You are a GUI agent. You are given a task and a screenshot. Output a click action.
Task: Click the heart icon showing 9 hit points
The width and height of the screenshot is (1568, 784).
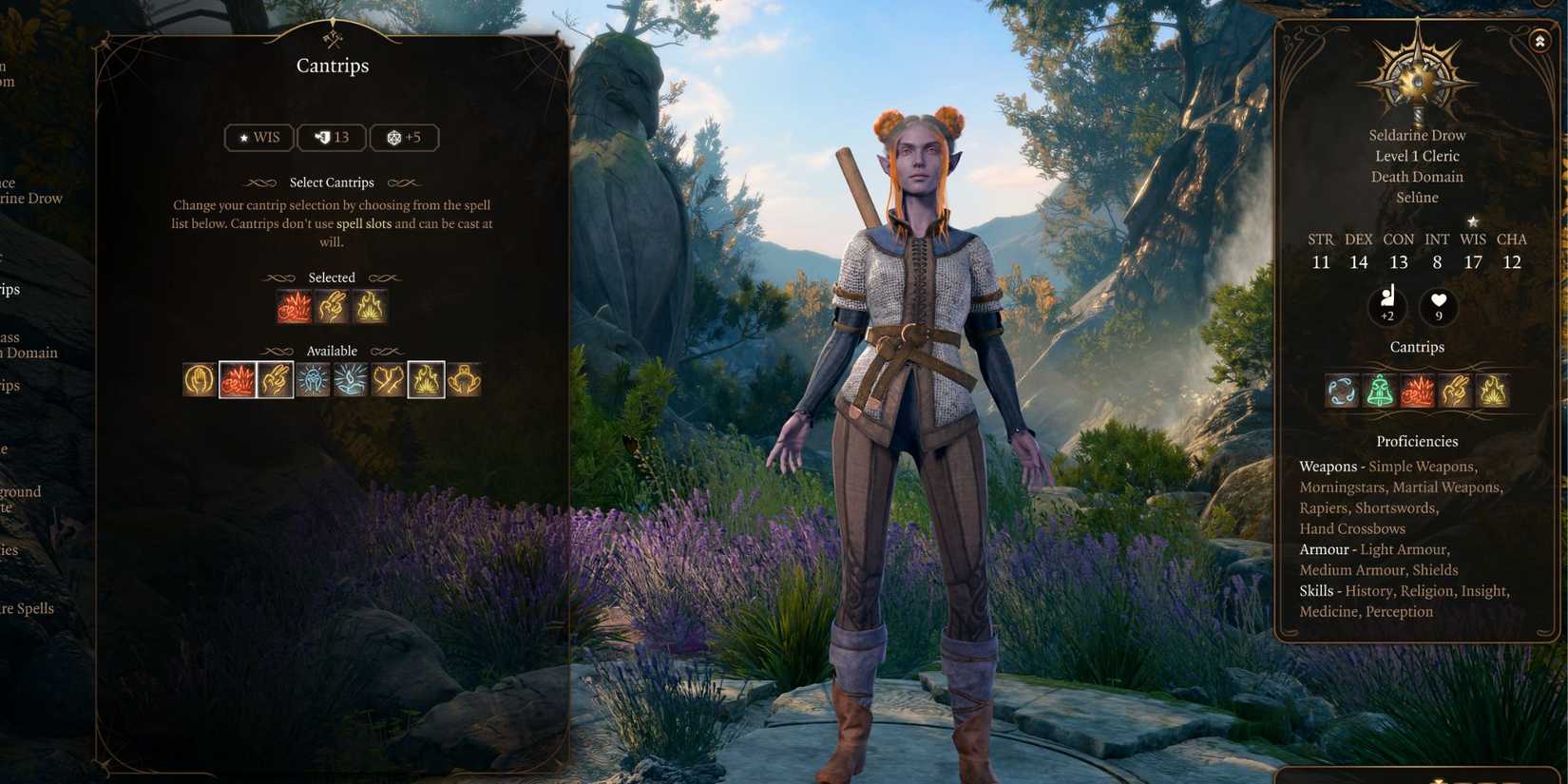(x=1437, y=306)
